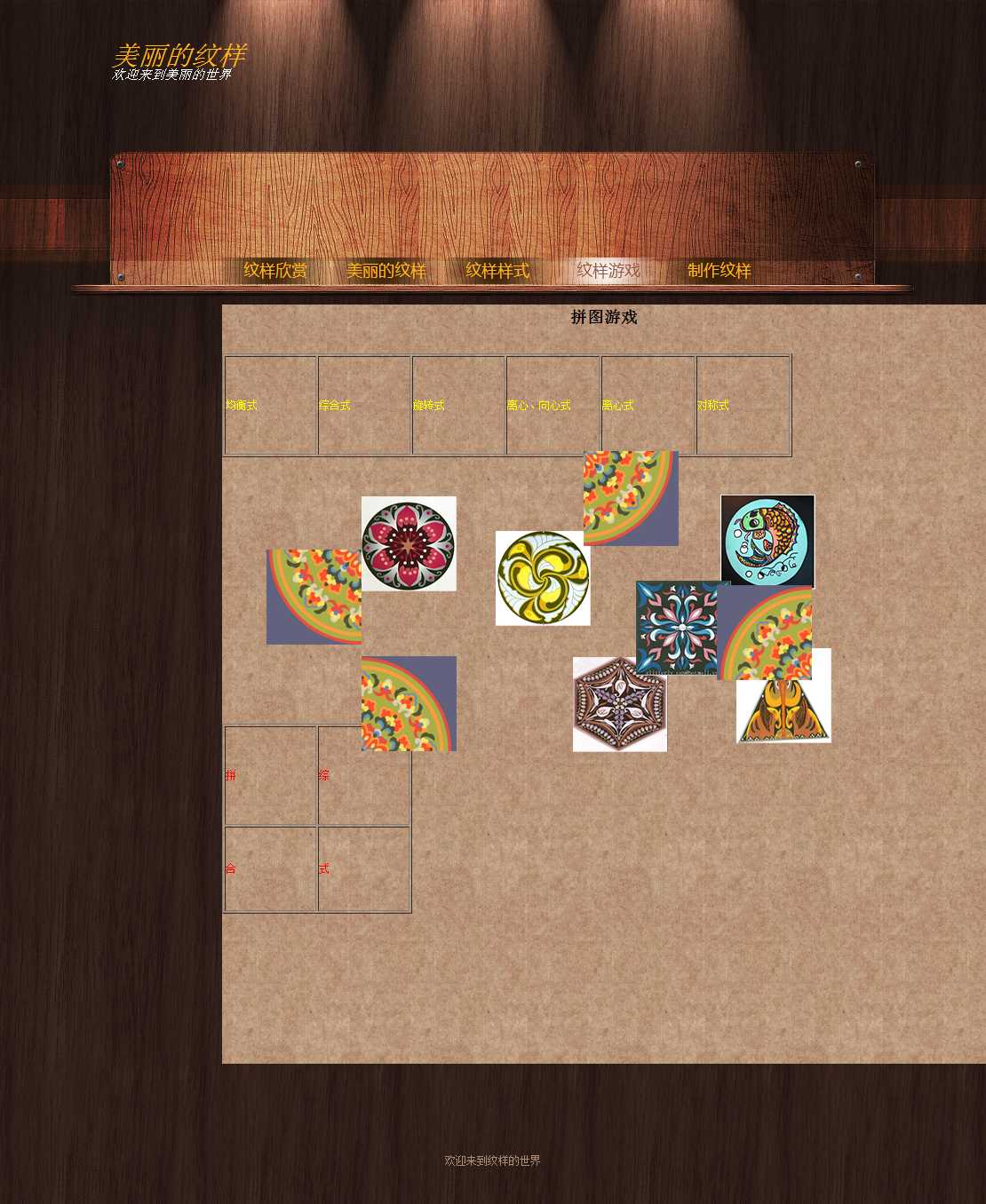Screen dimensions: 986x1204
Task: Select the red flower circular pattern tile
Action: pos(409,543)
